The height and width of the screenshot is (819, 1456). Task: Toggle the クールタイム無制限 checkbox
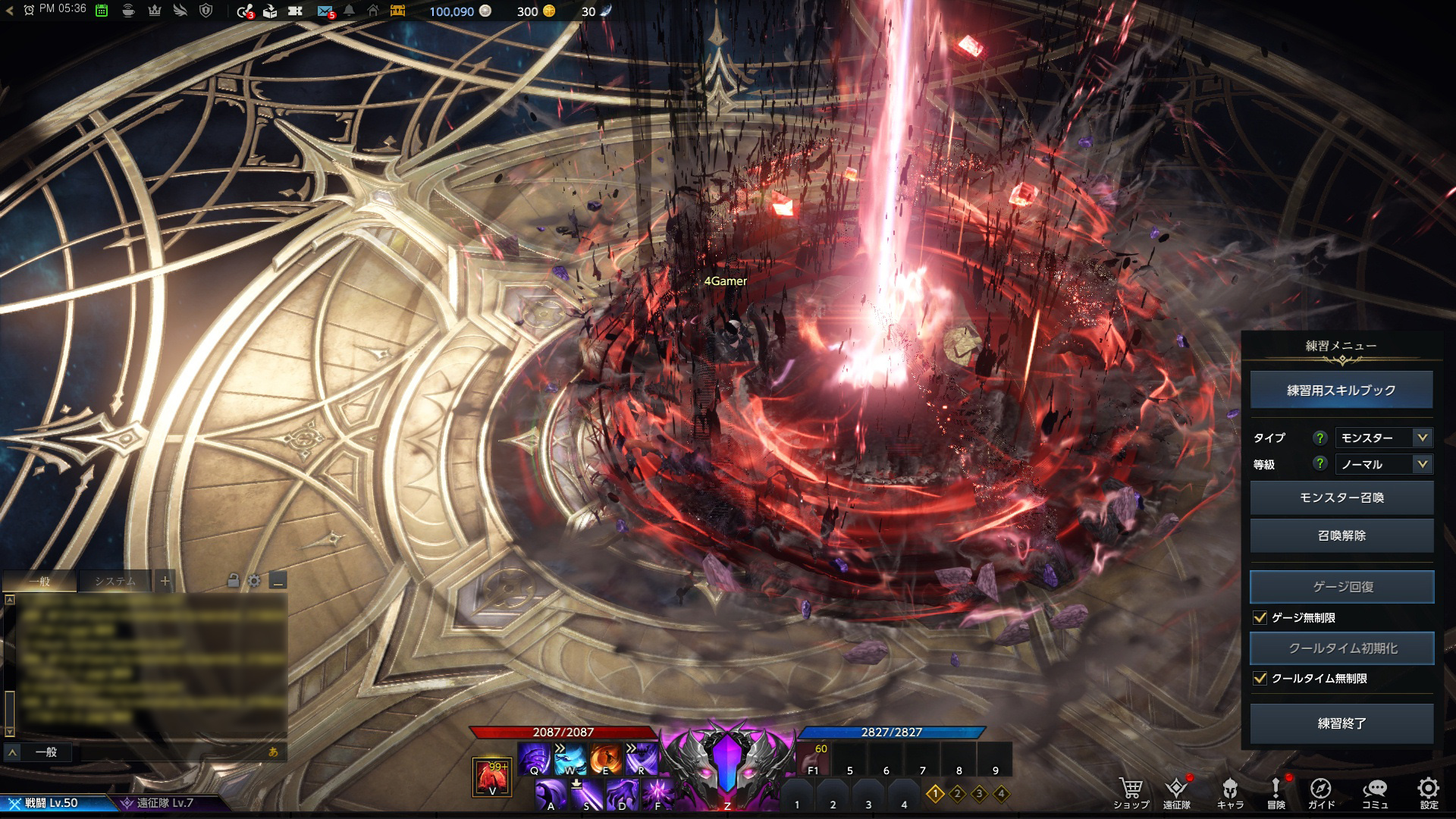(1260, 679)
